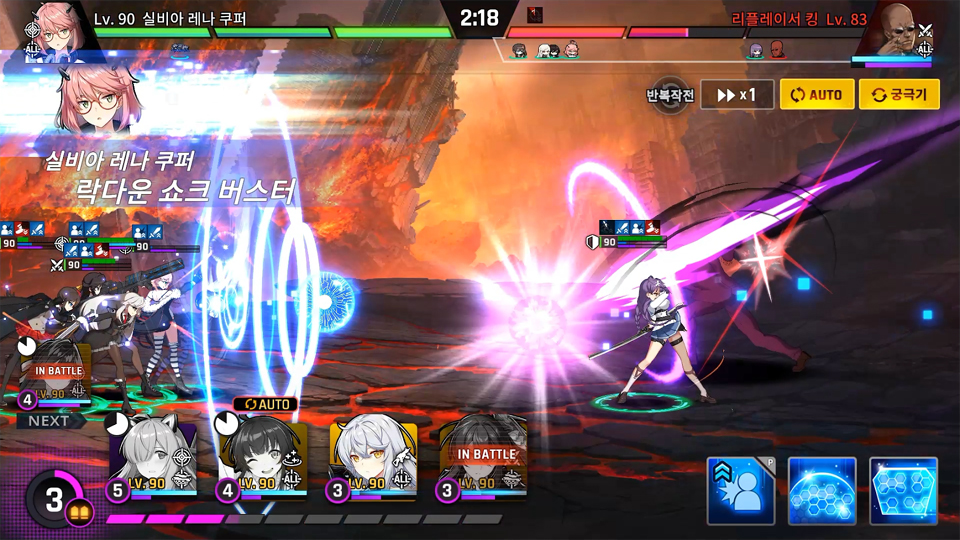Toggle the 궁극기 auto-ultimate button
Screen dimensions: 960x540
tap(899, 95)
